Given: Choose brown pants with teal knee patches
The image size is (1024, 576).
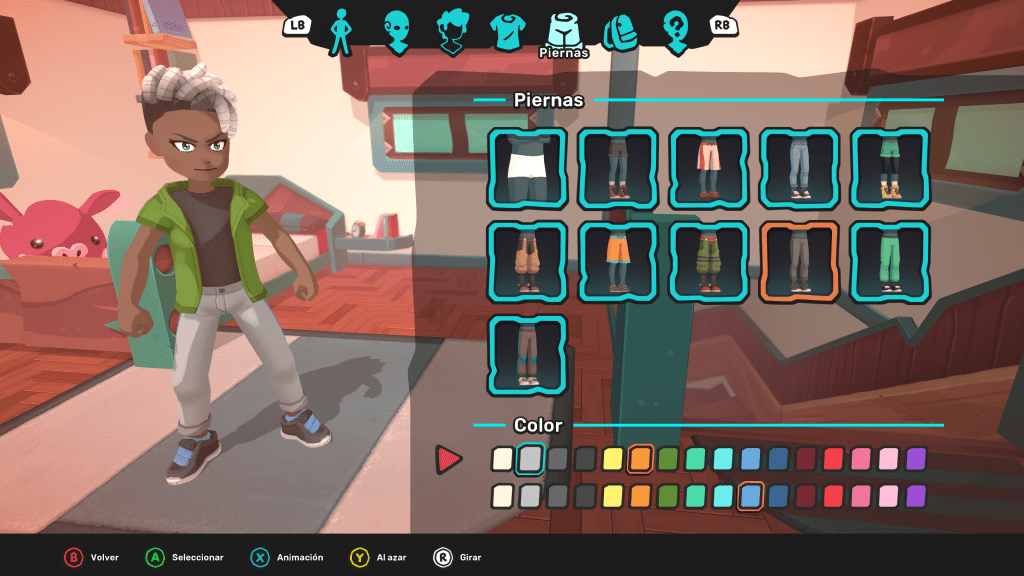Looking at the screenshot, I should tap(527, 354).
